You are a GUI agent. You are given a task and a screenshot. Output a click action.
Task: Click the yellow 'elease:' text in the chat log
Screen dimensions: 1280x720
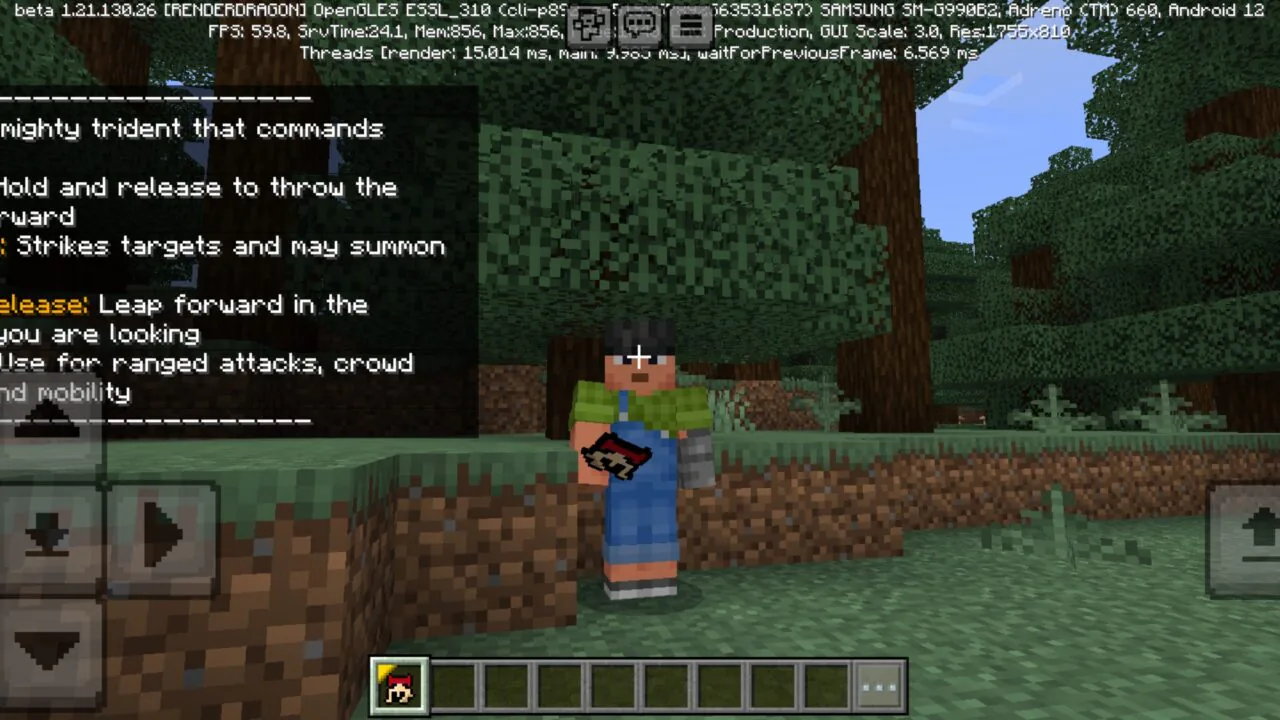(45, 305)
